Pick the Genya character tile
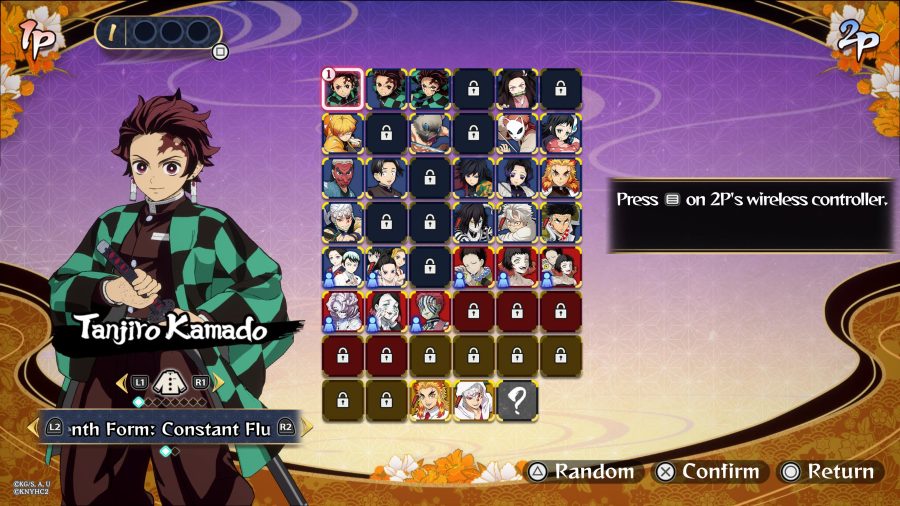Image resolution: width=900 pixels, height=506 pixels. tap(561, 222)
